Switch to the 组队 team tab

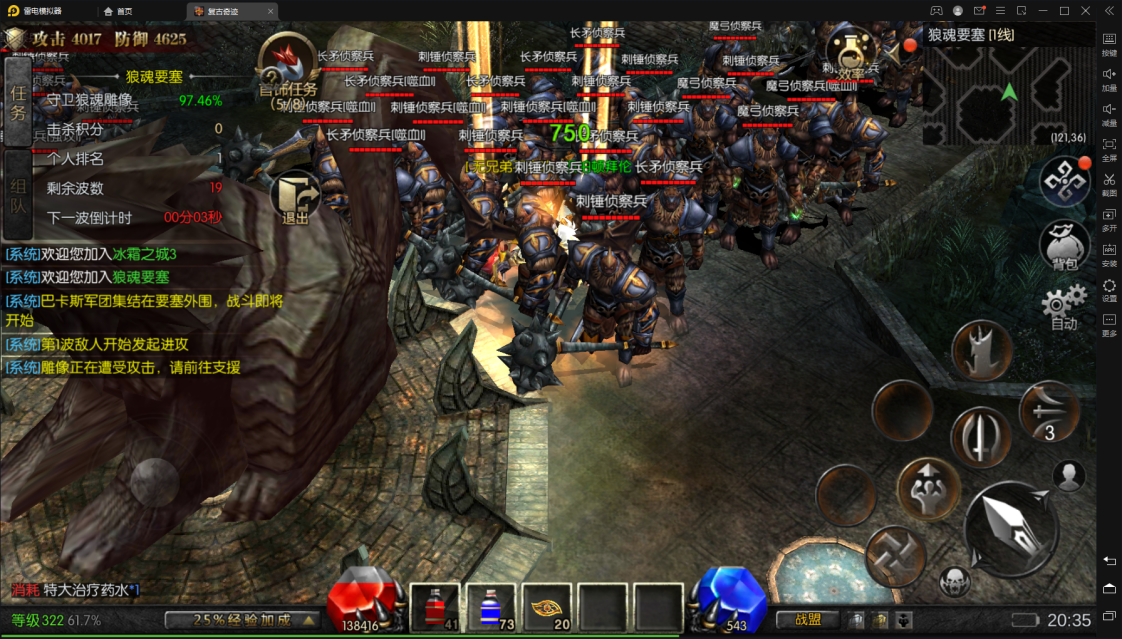click(18, 194)
